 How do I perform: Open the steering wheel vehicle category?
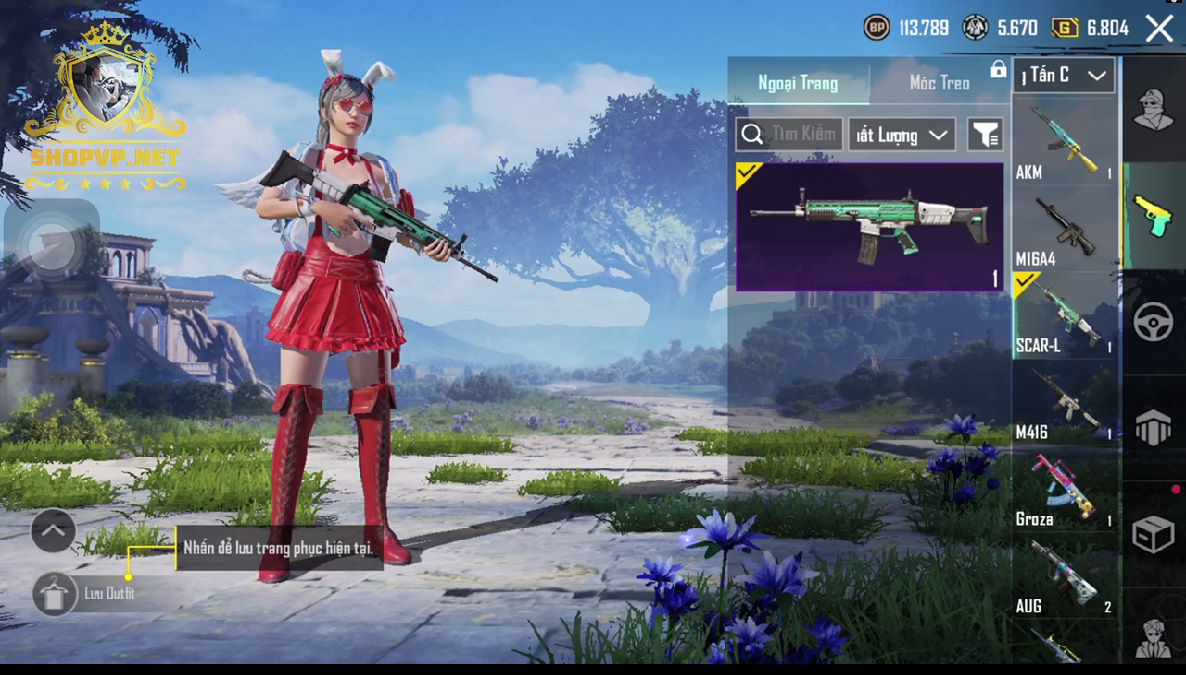click(x=1153, y=322)
